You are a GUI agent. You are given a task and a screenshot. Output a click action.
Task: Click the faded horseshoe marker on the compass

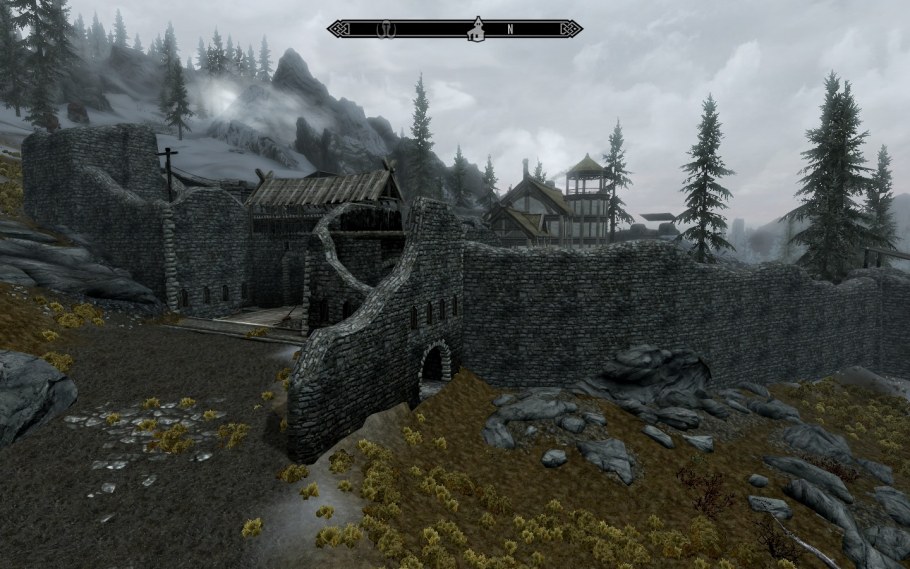[x=384, y=30]
